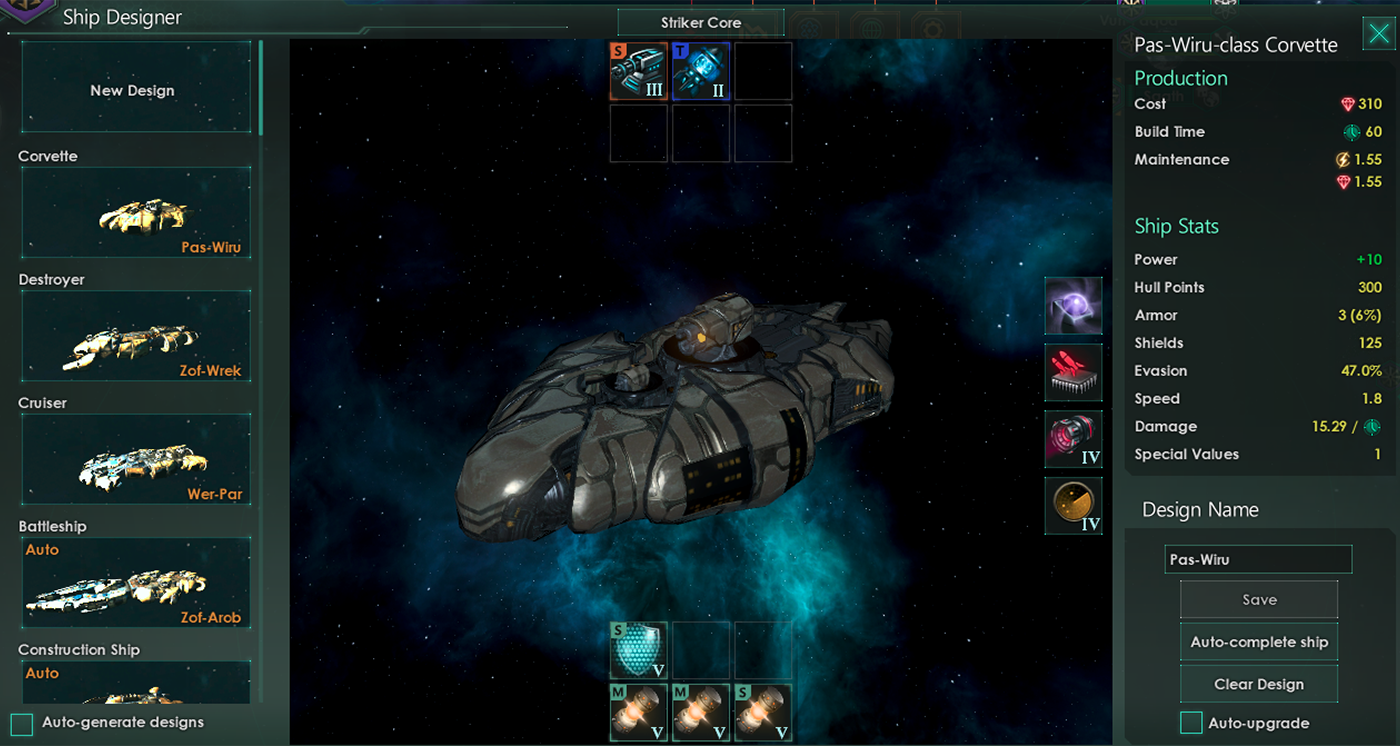Pick the thruster component marked IV
Viewport: 1400px width, 746px height.
(x=1073, y=439)
